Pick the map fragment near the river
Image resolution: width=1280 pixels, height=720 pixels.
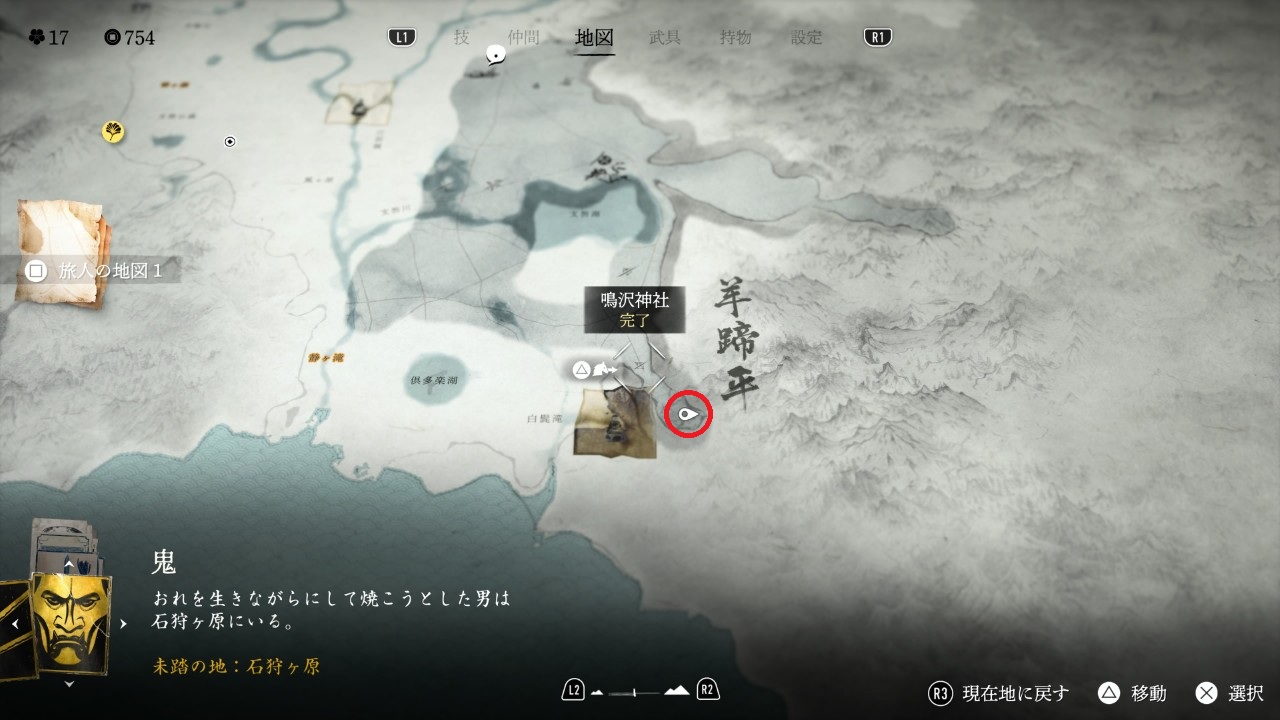pos(359,103)
